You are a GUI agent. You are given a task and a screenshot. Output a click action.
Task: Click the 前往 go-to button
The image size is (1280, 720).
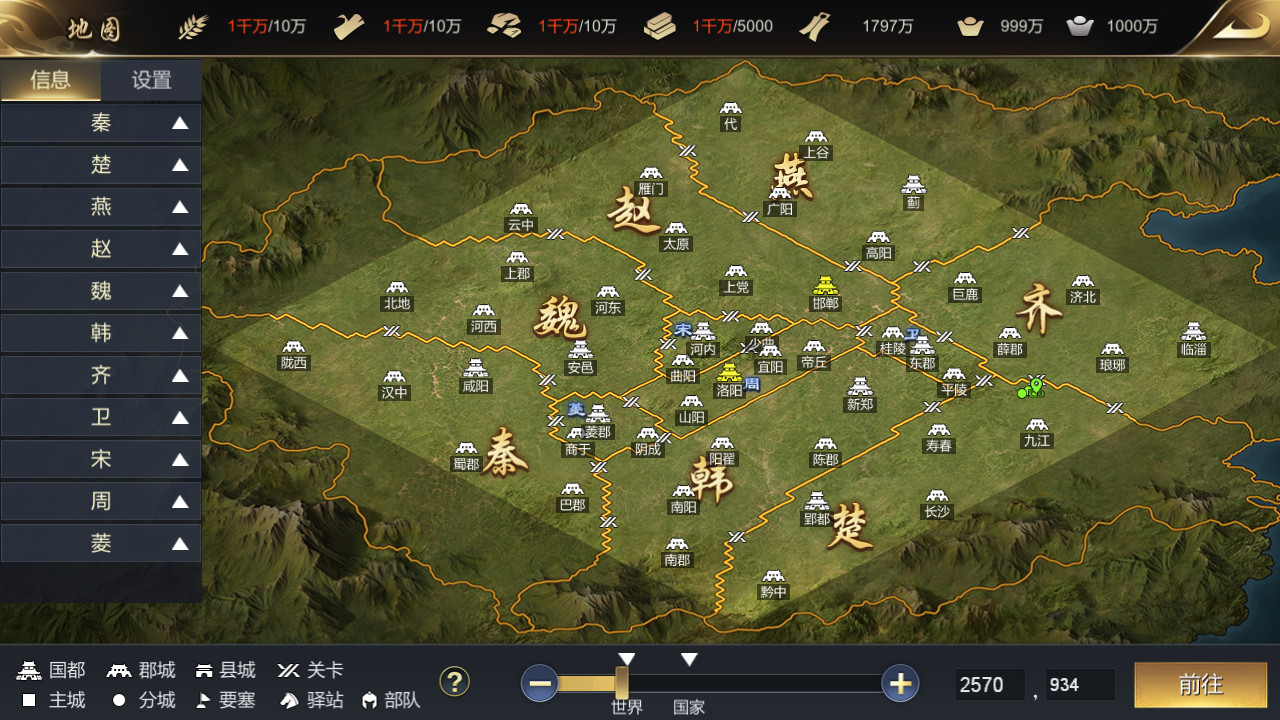[x=1200, y=684]
